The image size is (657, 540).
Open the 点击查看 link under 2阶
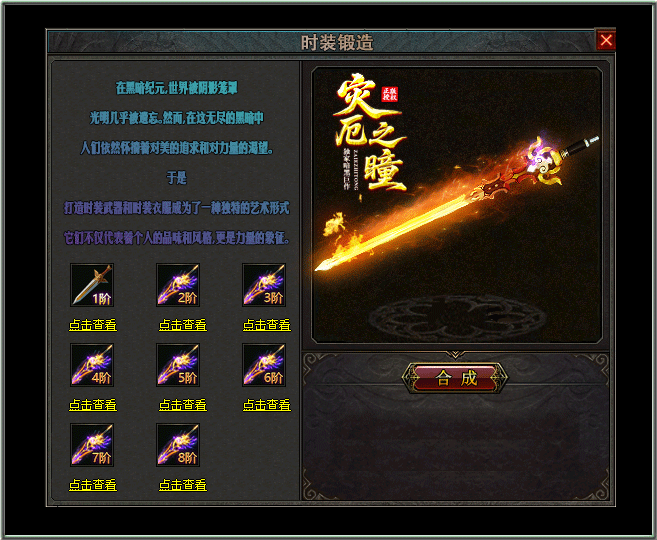[x=183, y=325]
